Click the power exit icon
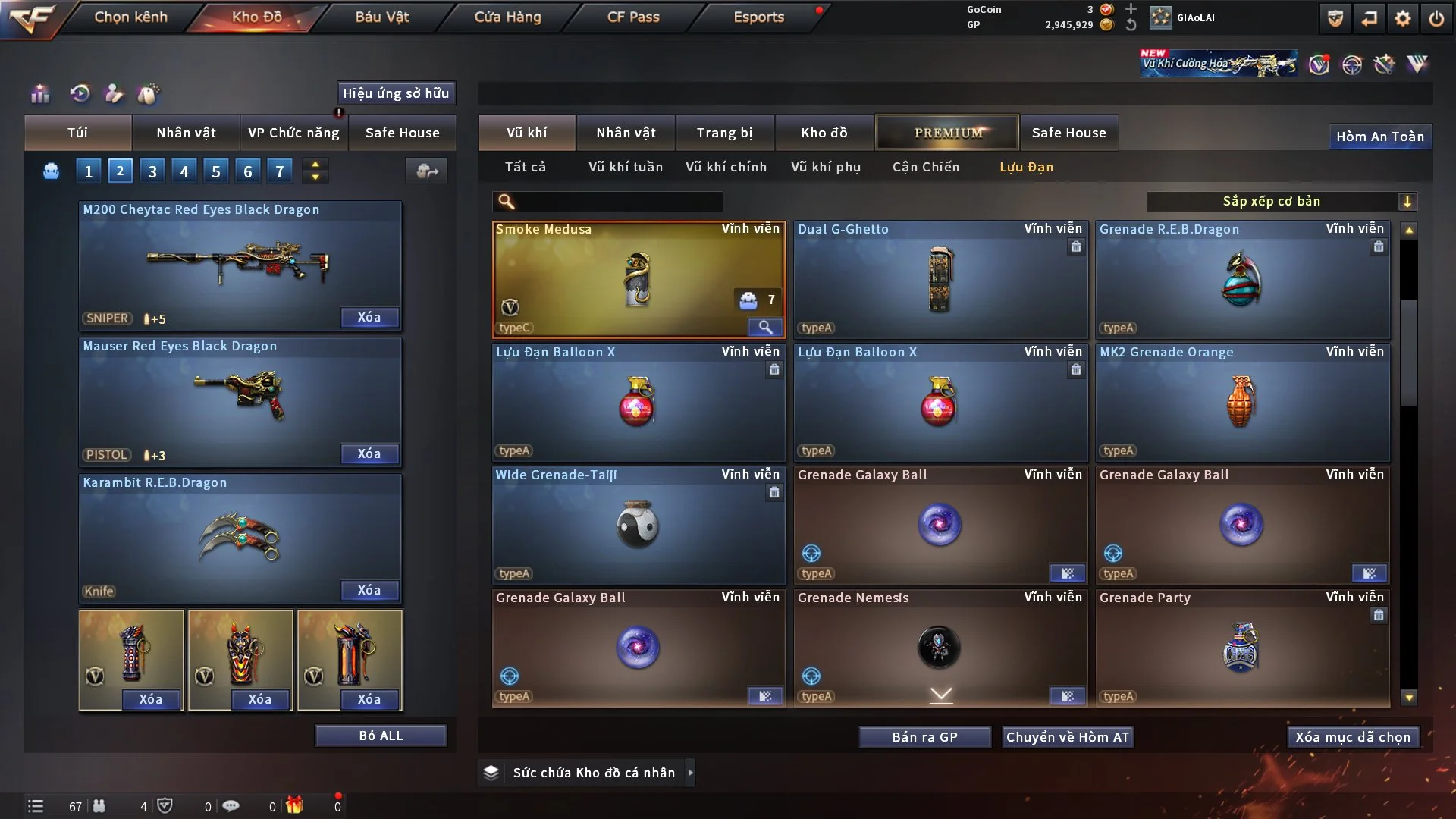The width and height of the screenshot is (1456, 819). coord(1436,18)
